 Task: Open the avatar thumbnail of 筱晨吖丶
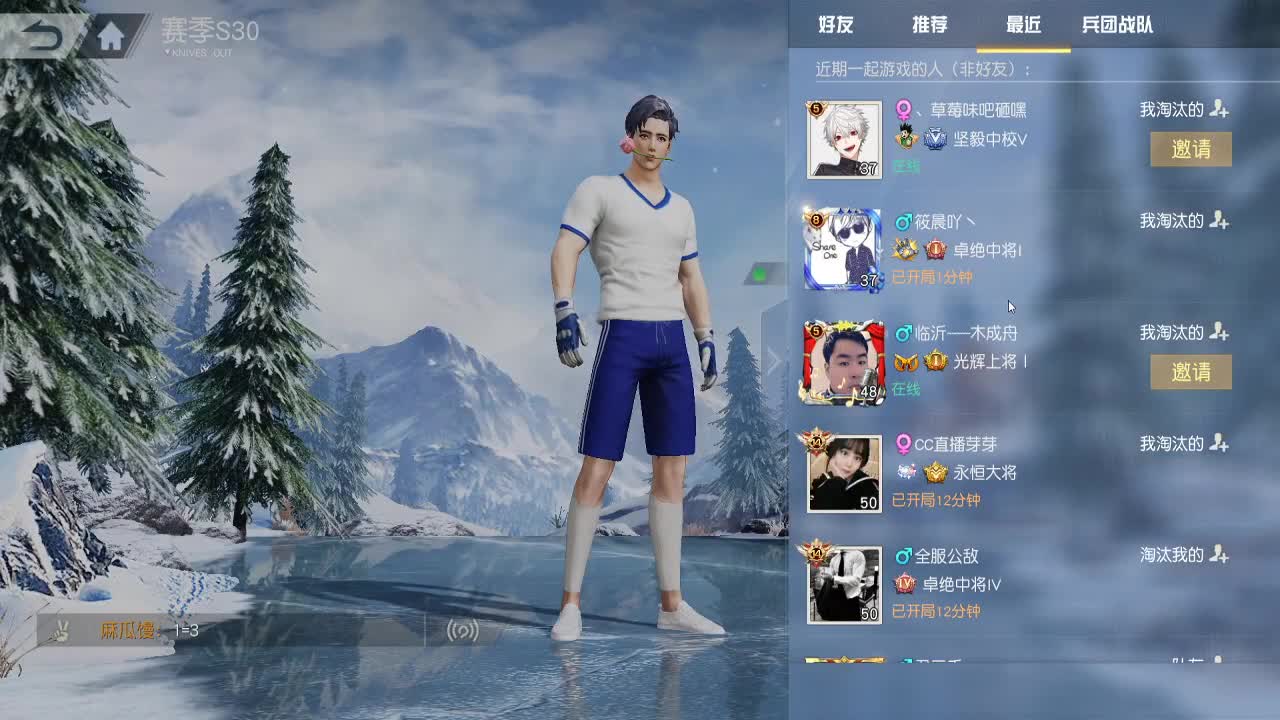tap(843, 248)
